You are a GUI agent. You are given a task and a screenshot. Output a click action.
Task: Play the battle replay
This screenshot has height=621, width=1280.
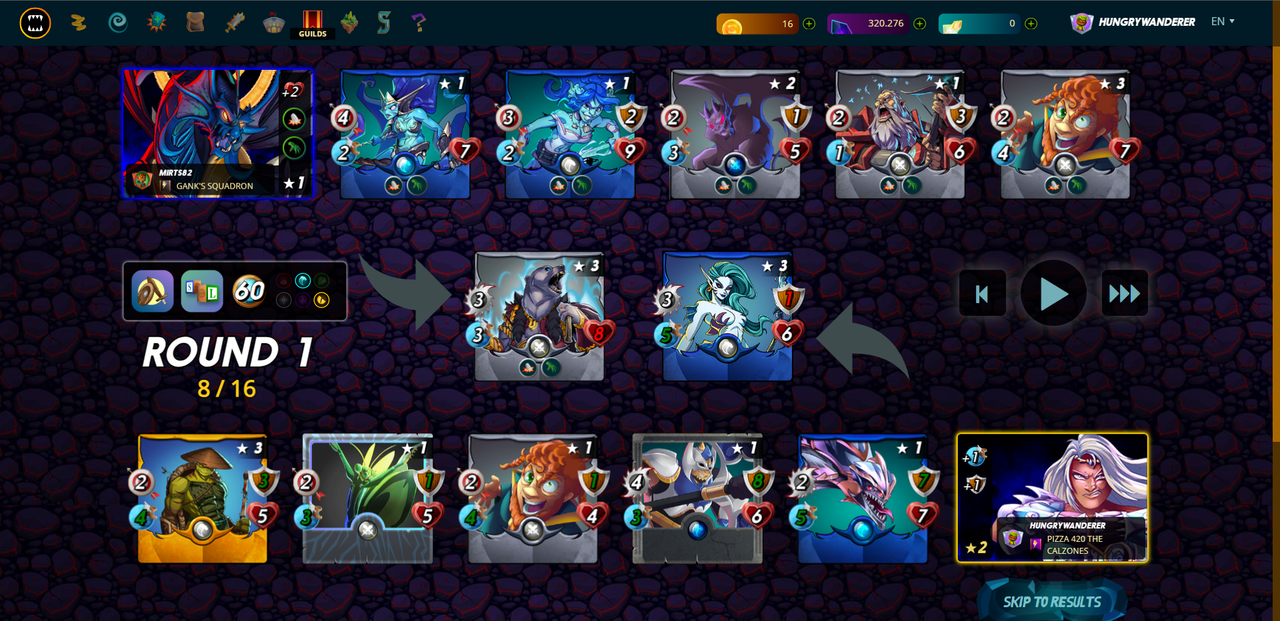(1053, 294)
